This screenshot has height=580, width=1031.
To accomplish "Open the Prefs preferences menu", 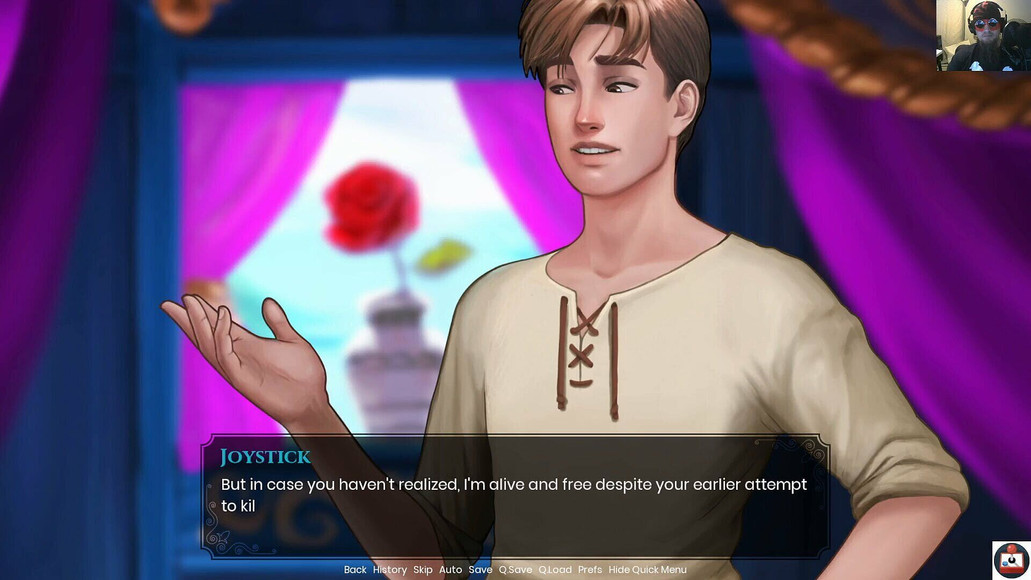I will pyautogui.click(x=590, y=570).
